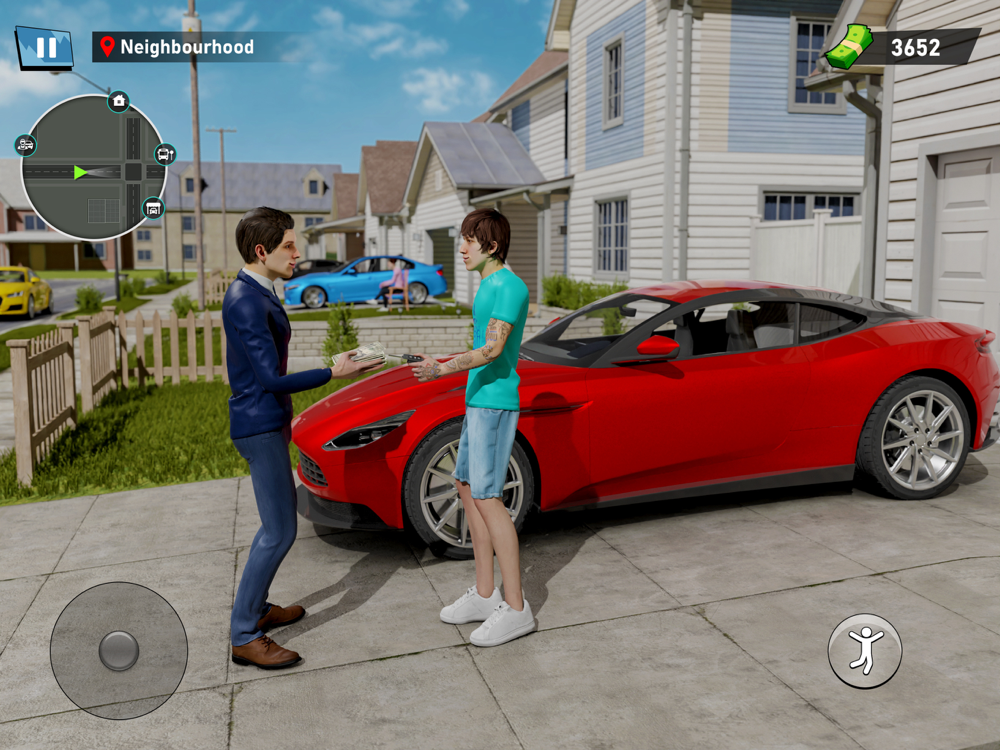The height and width of the screenshot is (750, 1000).
Task: Select the bus stop marker on the minimap
Action: (x=165, y=153)
